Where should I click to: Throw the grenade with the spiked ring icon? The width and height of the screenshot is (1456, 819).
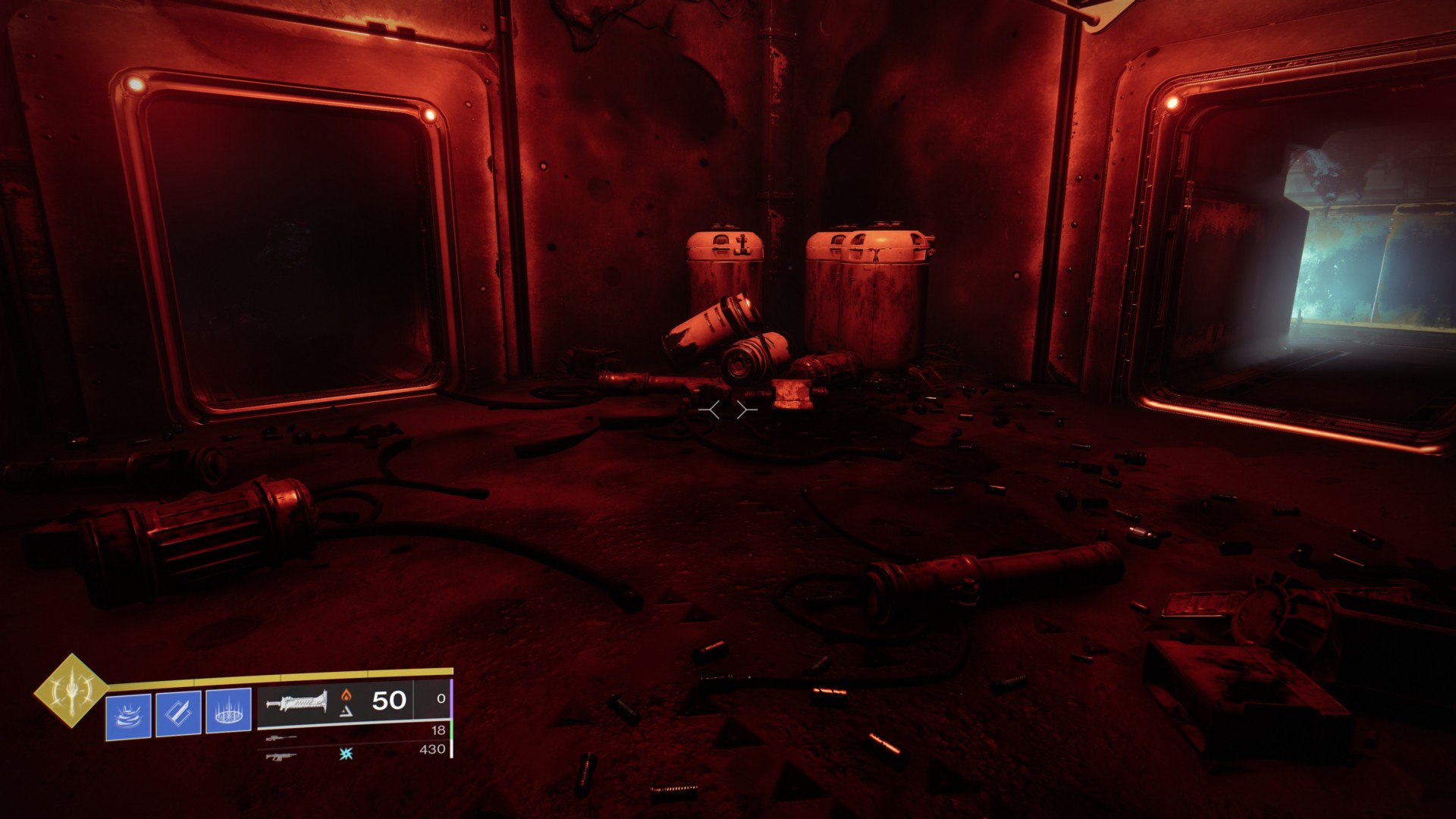coord(228,713)
